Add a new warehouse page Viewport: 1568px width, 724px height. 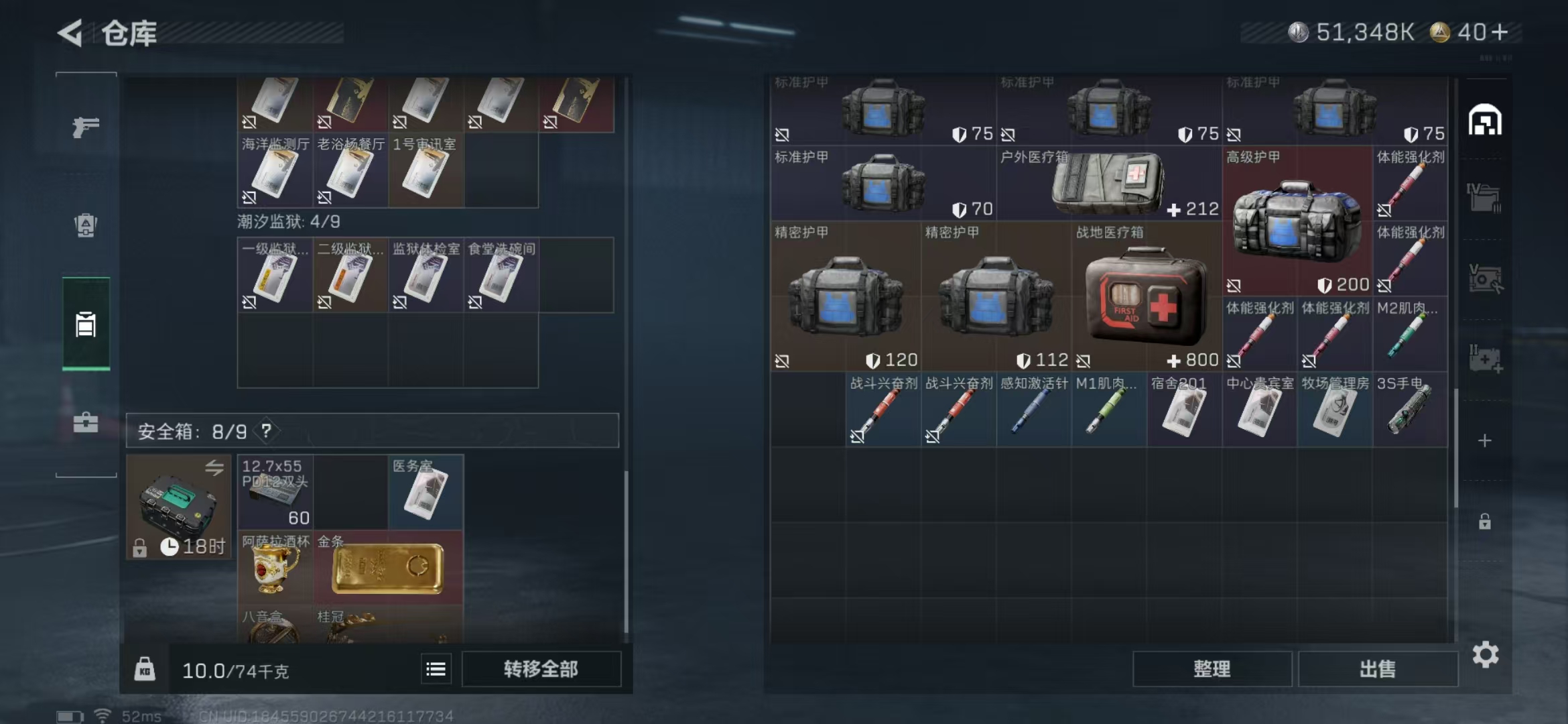[x=1485, y=440]
